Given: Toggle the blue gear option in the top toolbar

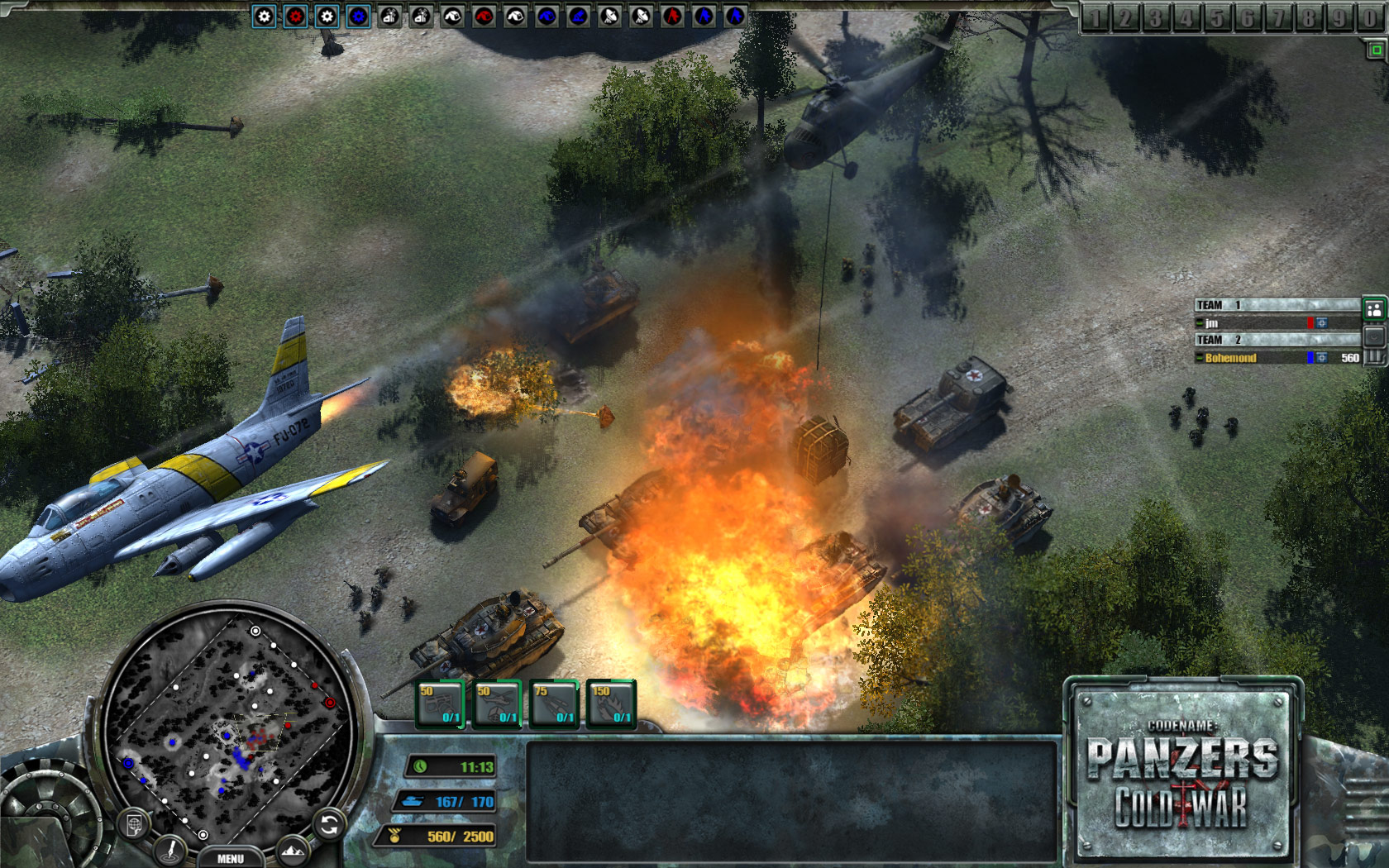Looking at the screenshot, I should point(358,14).
